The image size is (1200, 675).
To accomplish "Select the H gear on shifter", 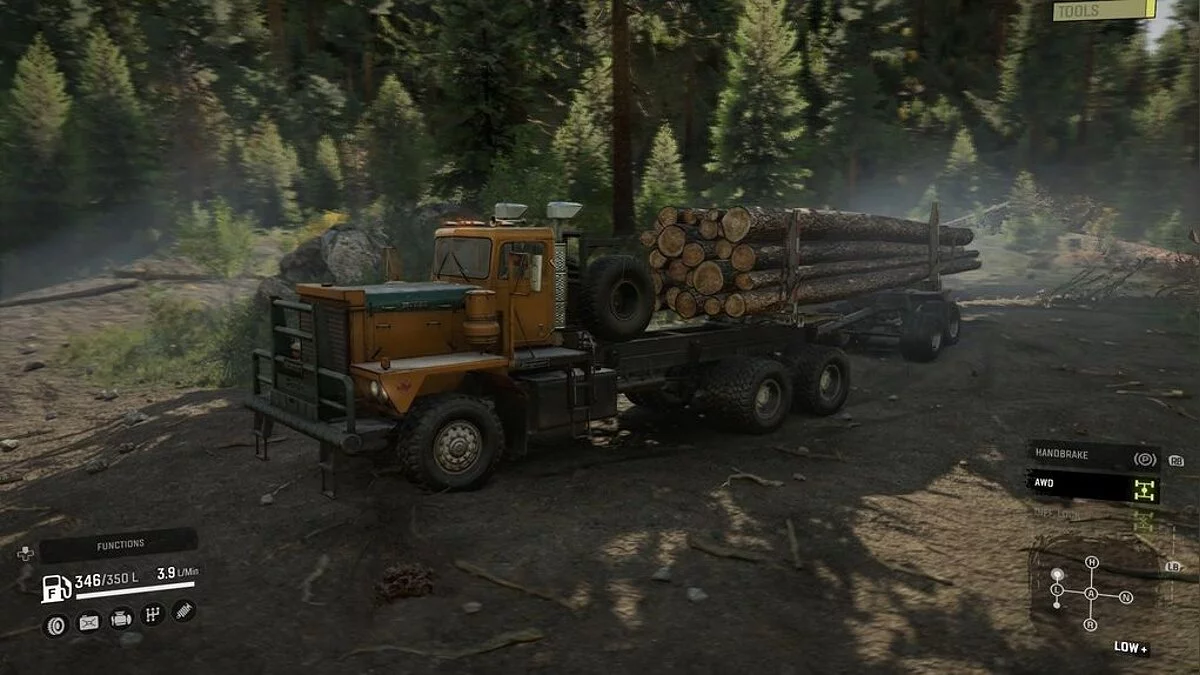I will (x=1091, y=562).
